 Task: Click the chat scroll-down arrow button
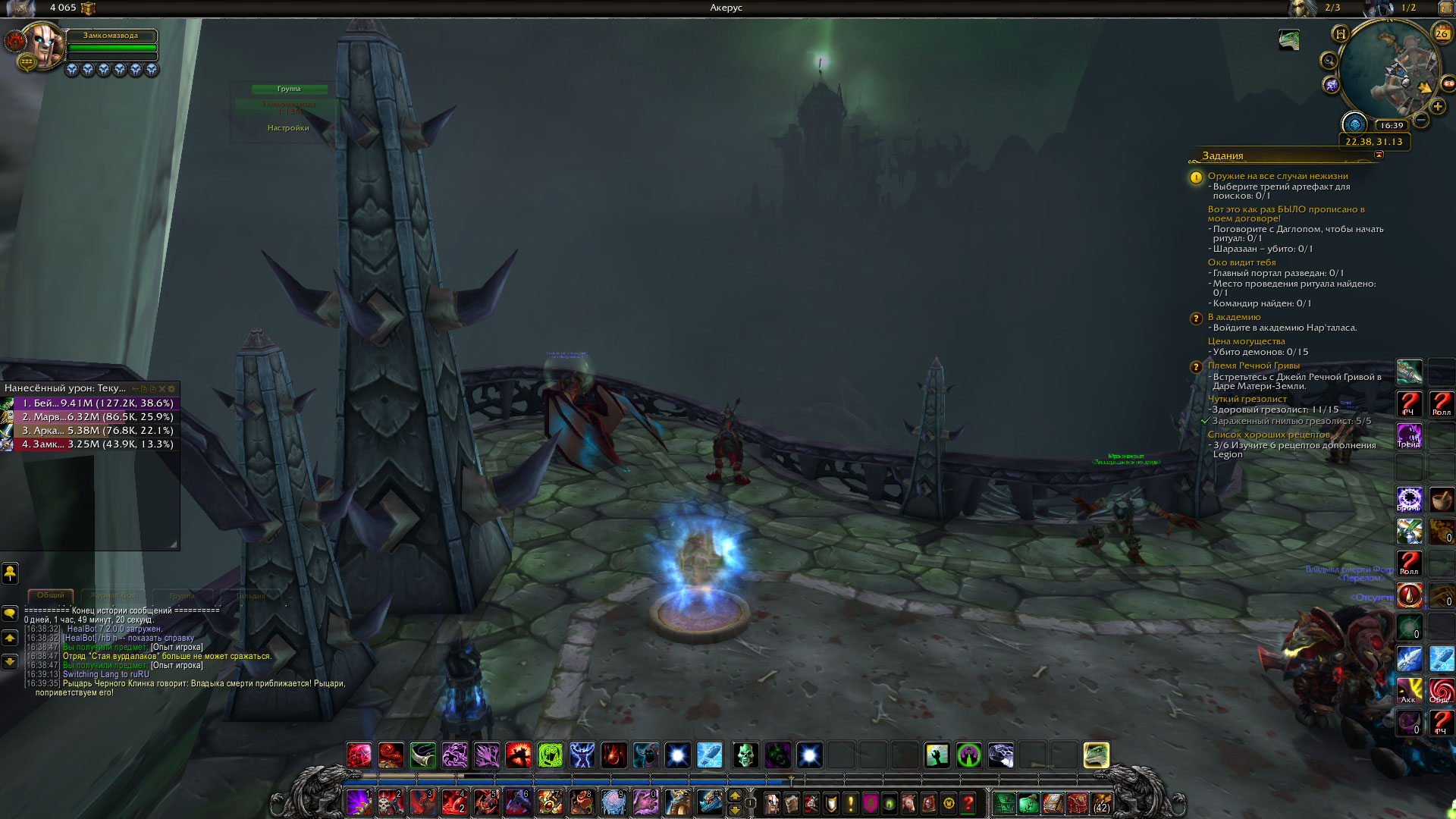click(10, 662)
